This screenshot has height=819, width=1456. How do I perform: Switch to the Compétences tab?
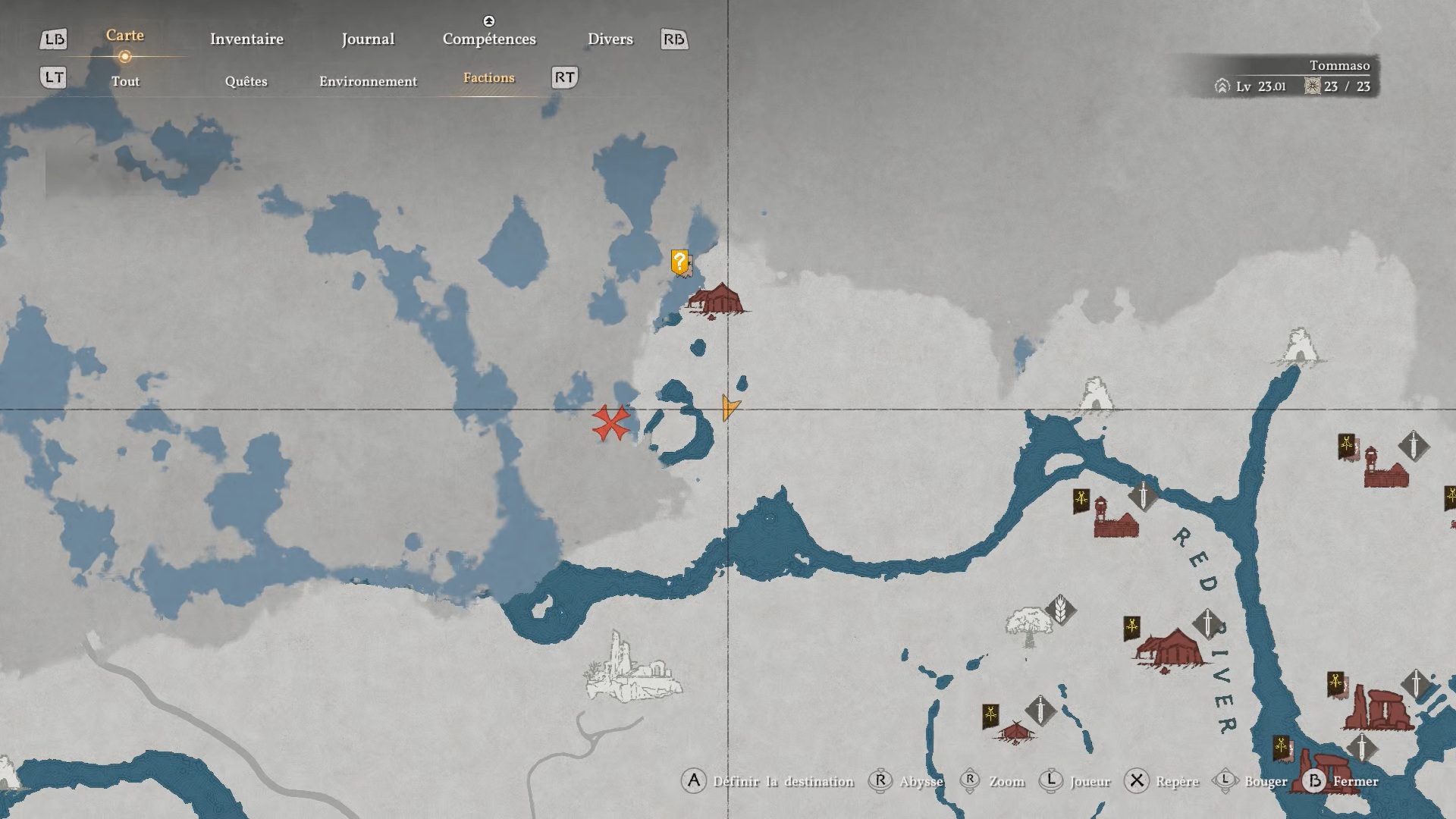pos(489,39)
